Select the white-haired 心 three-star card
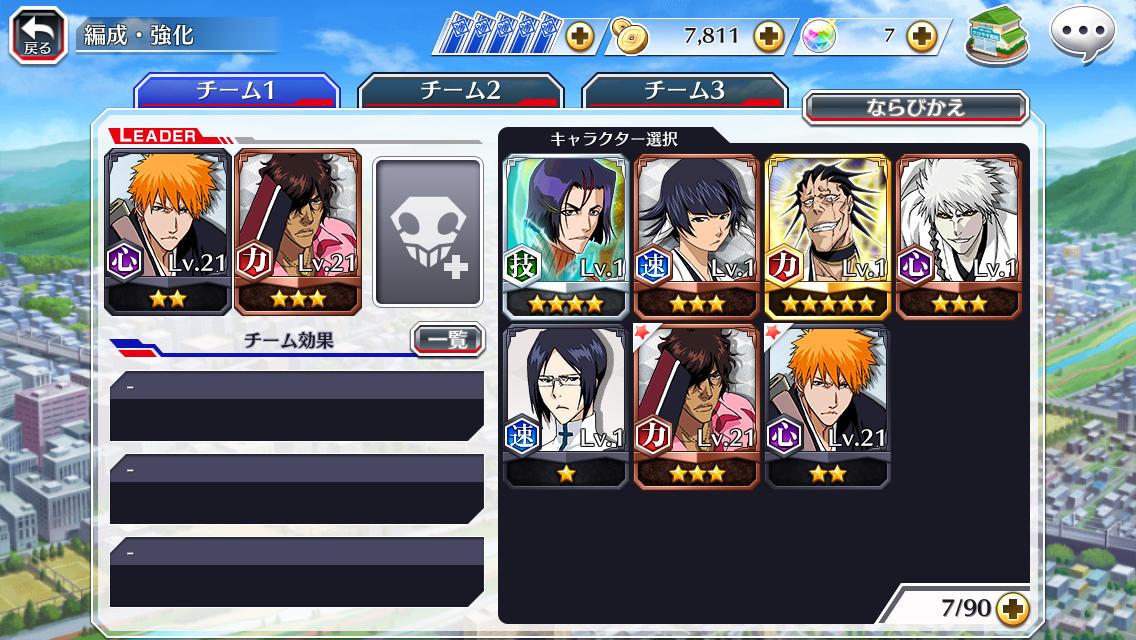The image size is (1136, 640). [x=957, y=235]
